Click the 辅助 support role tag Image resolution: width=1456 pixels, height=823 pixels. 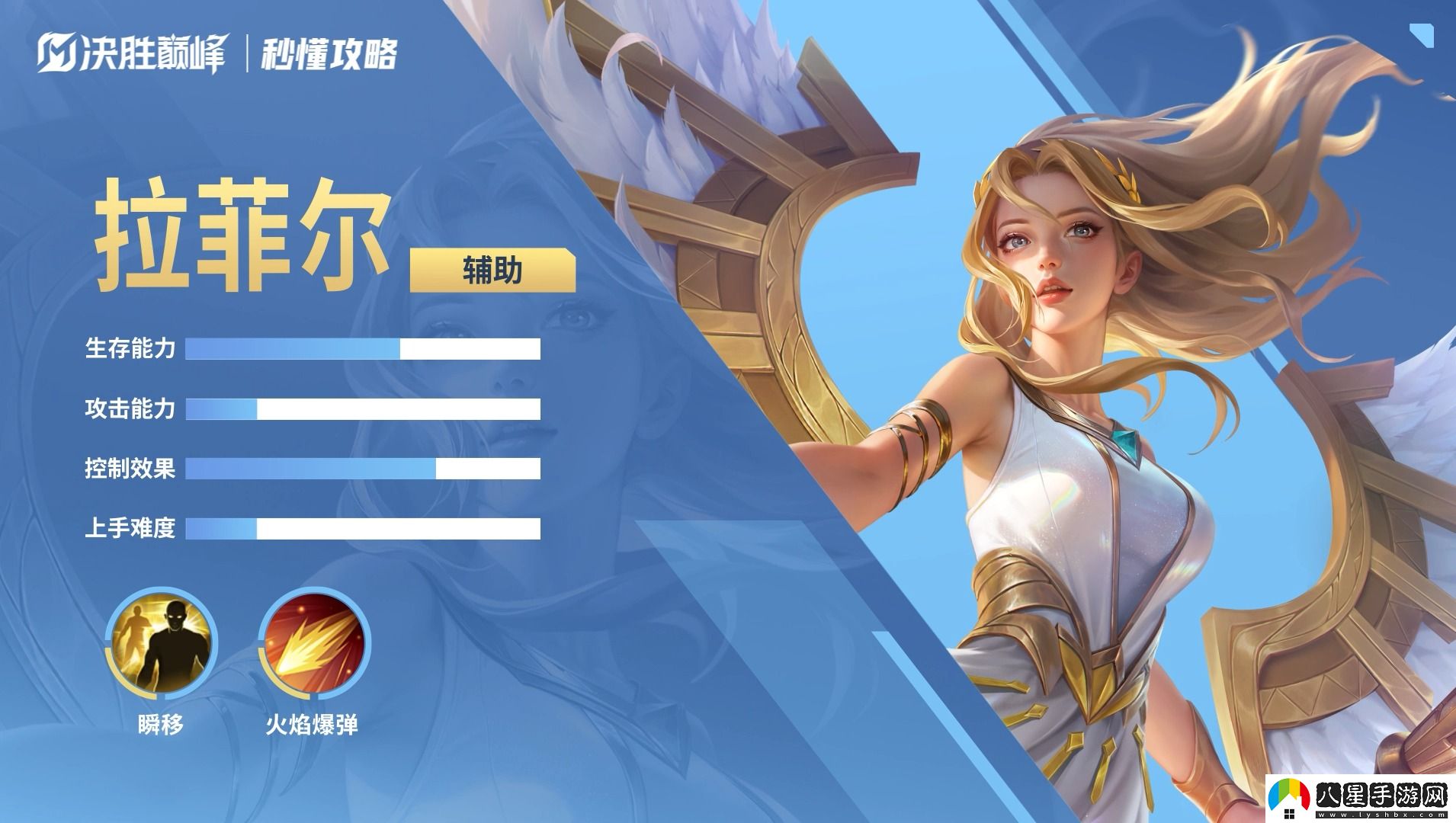492,270
